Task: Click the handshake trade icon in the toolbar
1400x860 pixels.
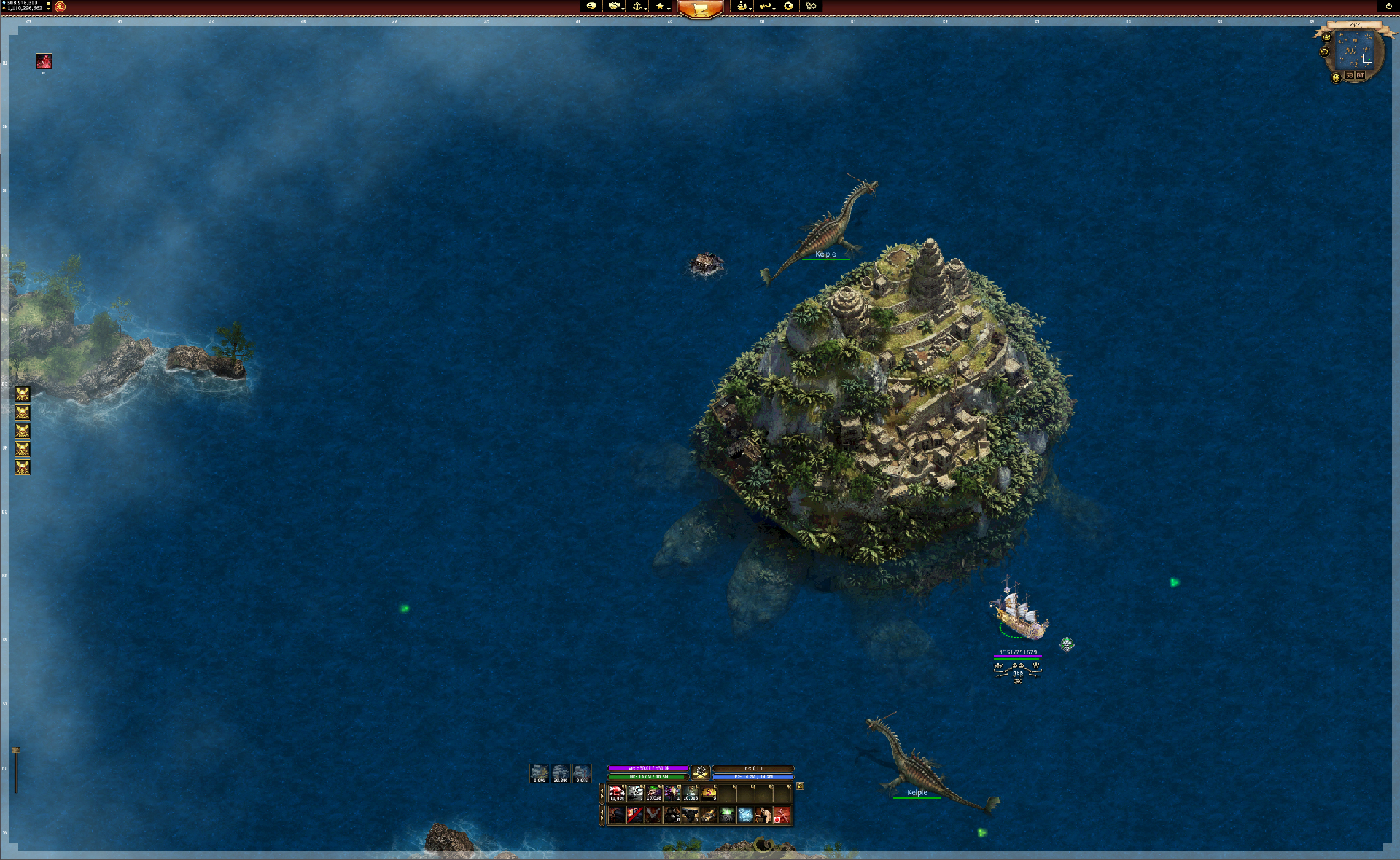Action: (x=612, y=7)
